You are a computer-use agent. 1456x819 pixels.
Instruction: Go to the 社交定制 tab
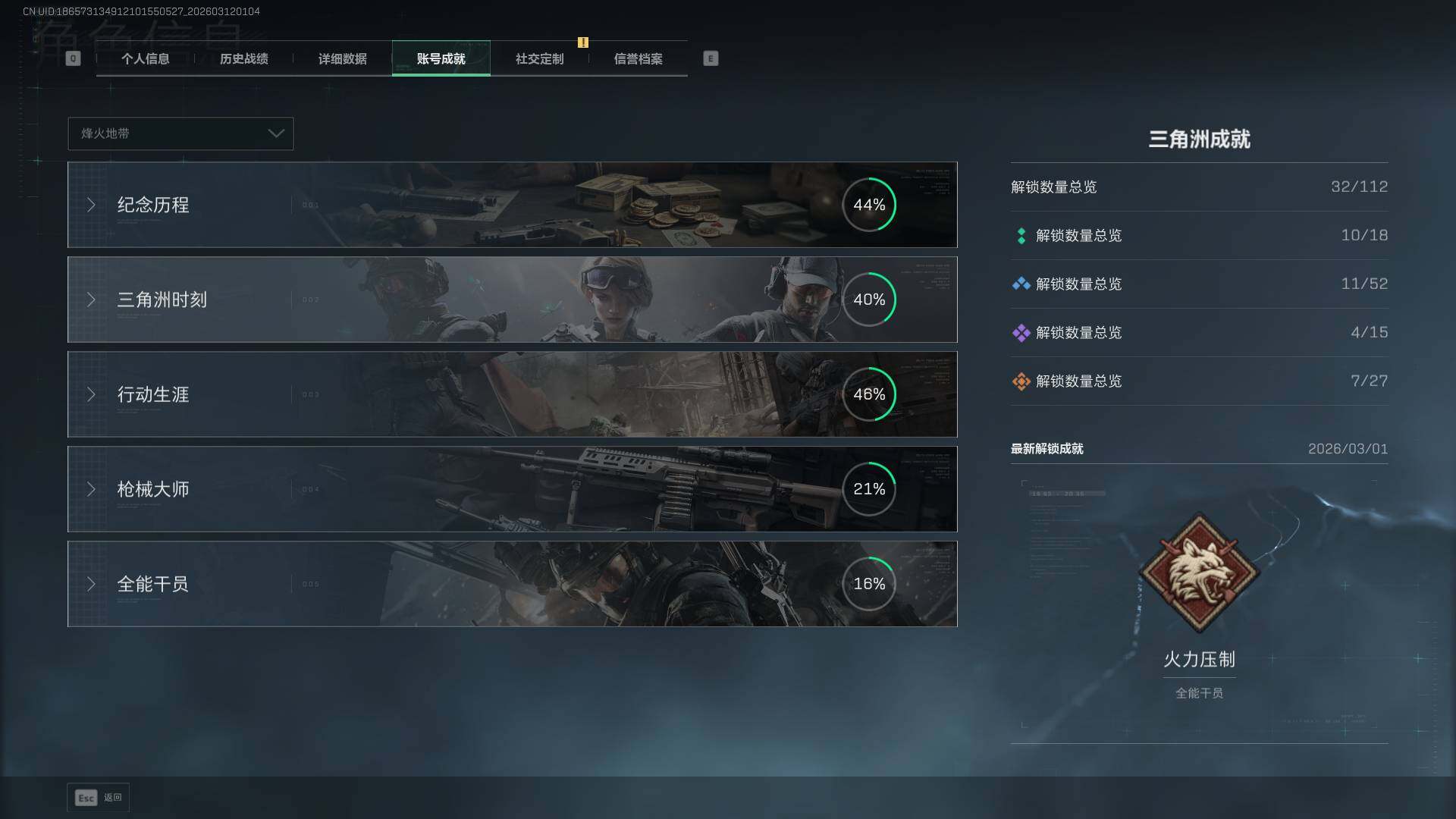pyautogui.click(x=539, y=59)
